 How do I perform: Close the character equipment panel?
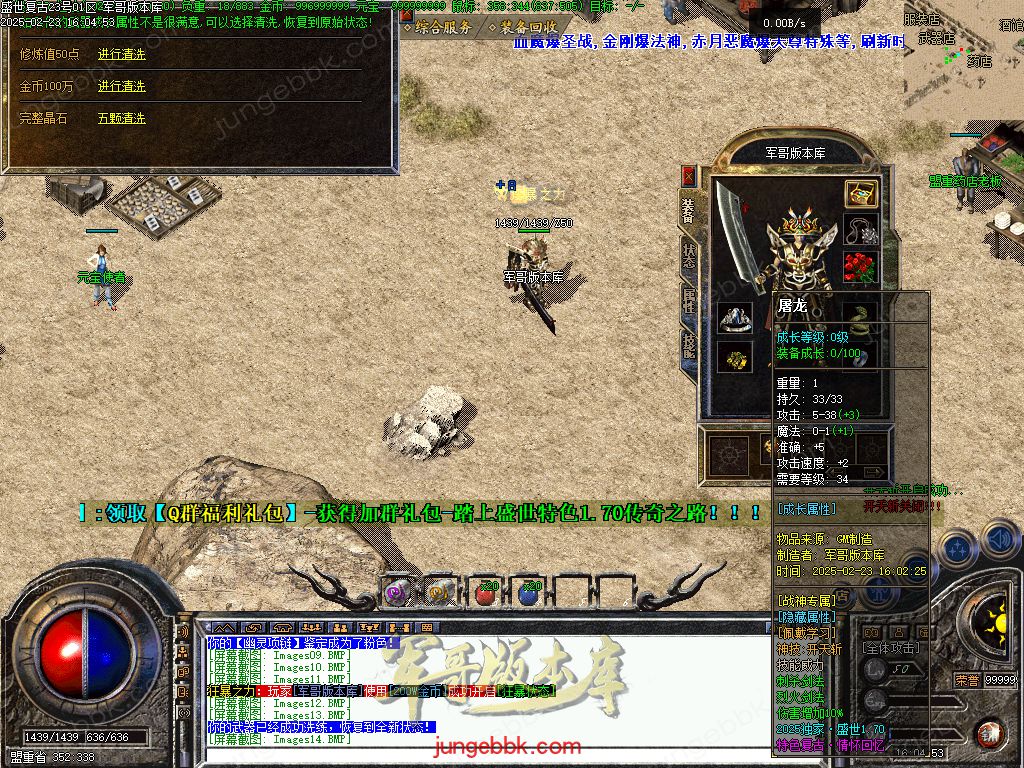pos(688,176)
